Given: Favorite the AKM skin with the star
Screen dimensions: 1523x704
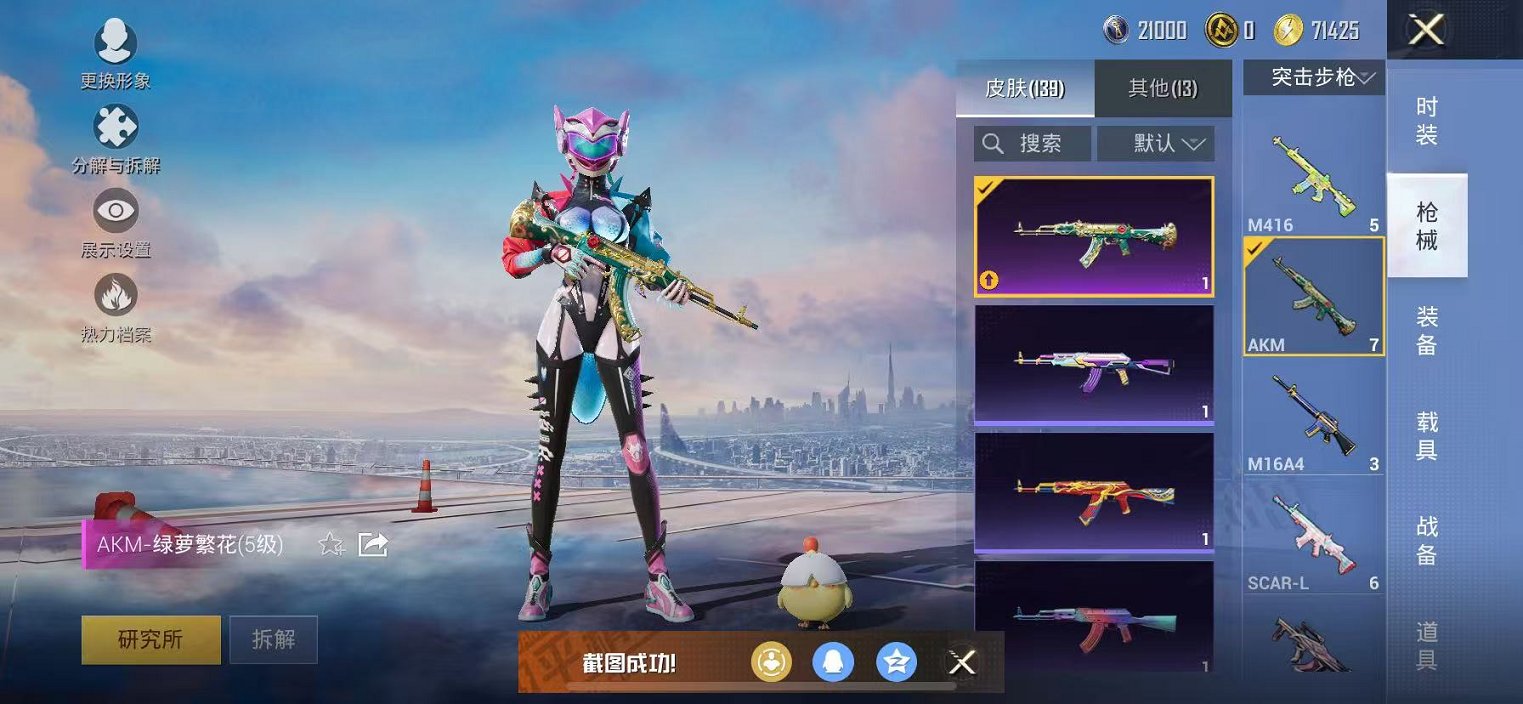Looking at the screenshot, I should (331, 545).
